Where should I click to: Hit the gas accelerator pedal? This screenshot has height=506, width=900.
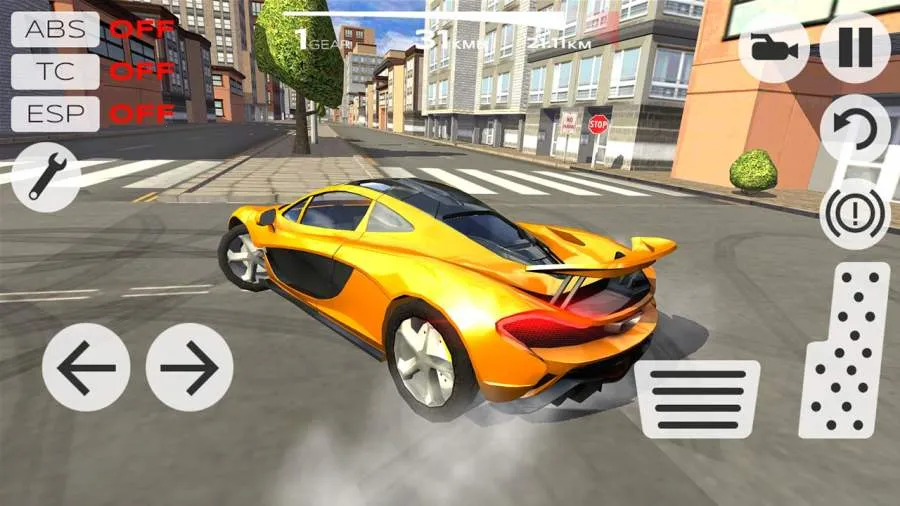click(845, 350)
